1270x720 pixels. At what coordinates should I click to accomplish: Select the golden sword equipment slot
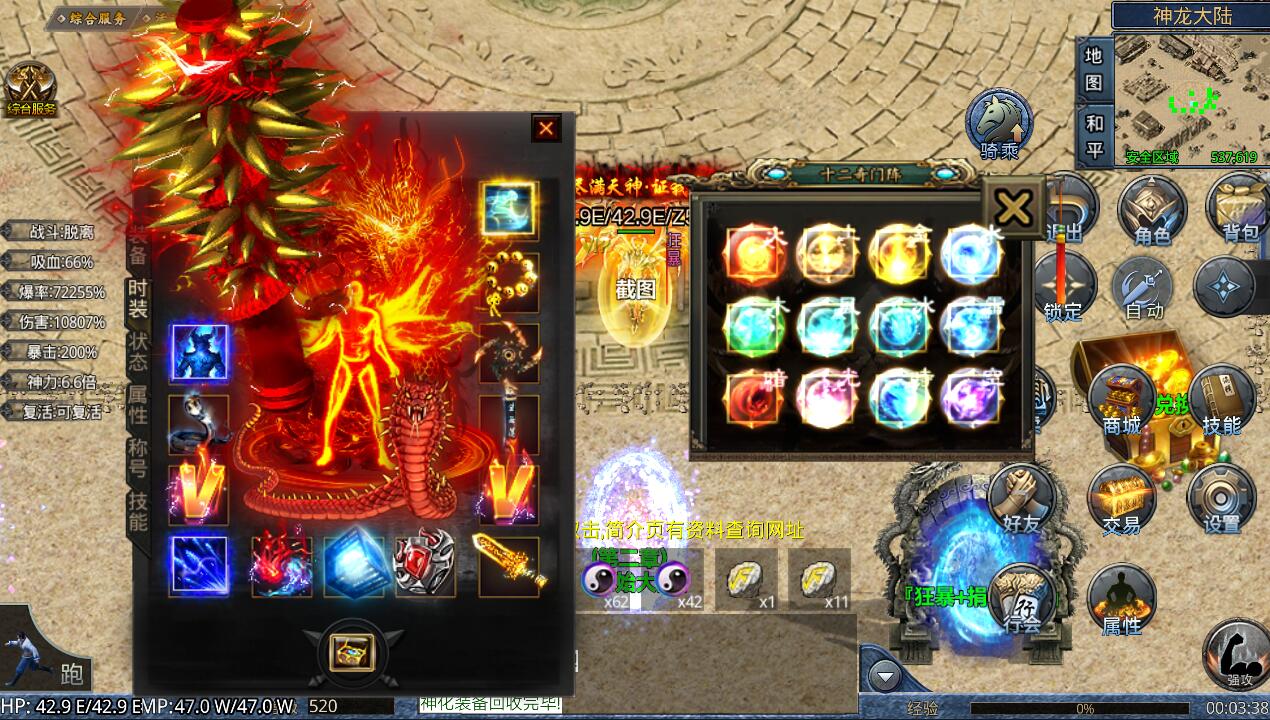(509, 565)
